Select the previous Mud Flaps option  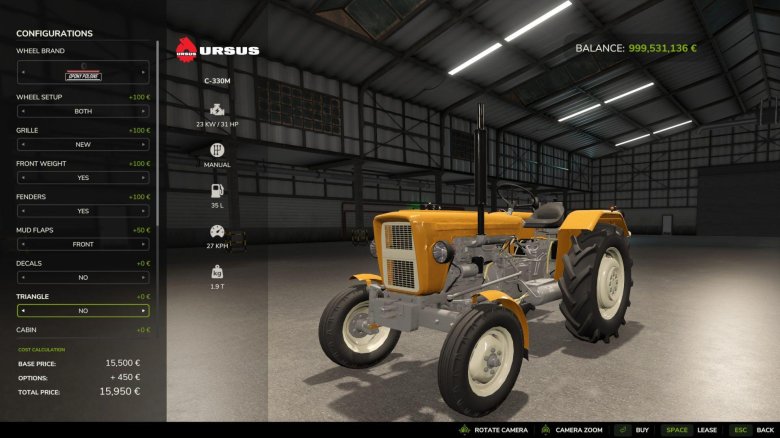21,244
